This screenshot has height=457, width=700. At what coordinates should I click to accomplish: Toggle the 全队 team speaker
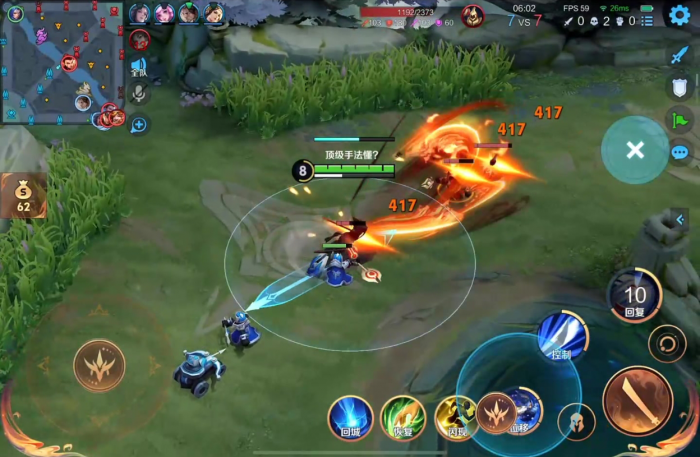point(139,67)
